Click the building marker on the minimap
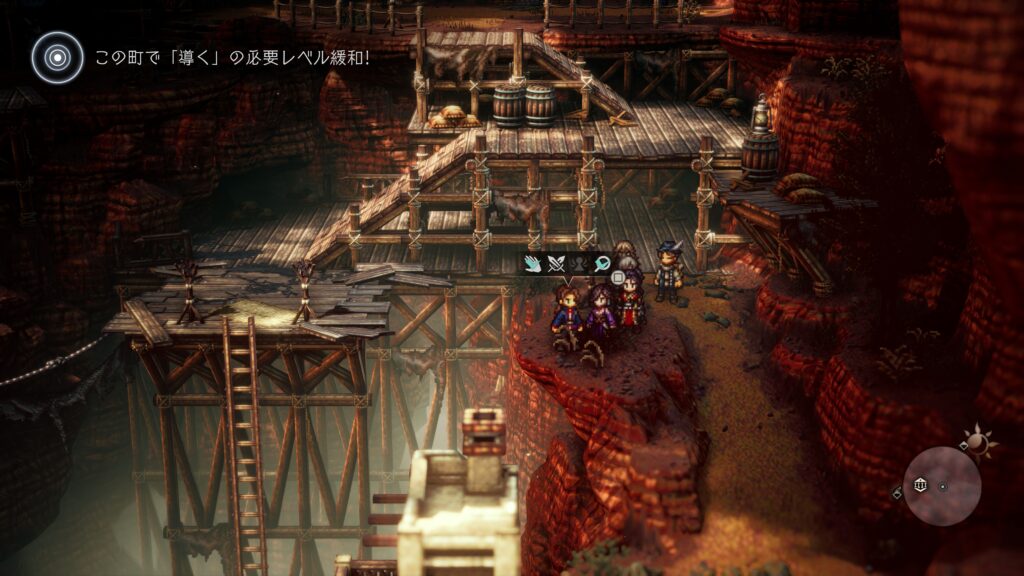 [920, 485]
